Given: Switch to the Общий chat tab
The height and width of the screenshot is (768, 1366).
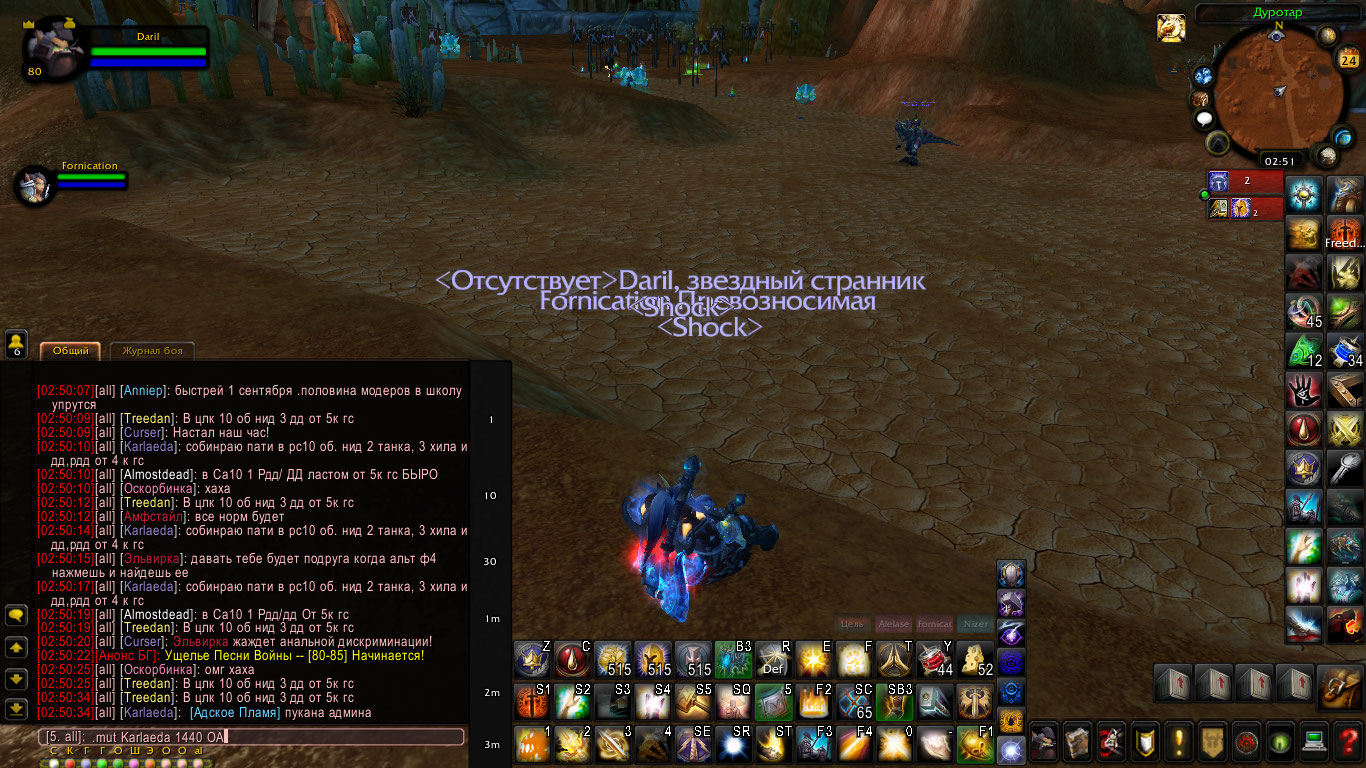Looking at the screenshot, I should pos(70,351).
